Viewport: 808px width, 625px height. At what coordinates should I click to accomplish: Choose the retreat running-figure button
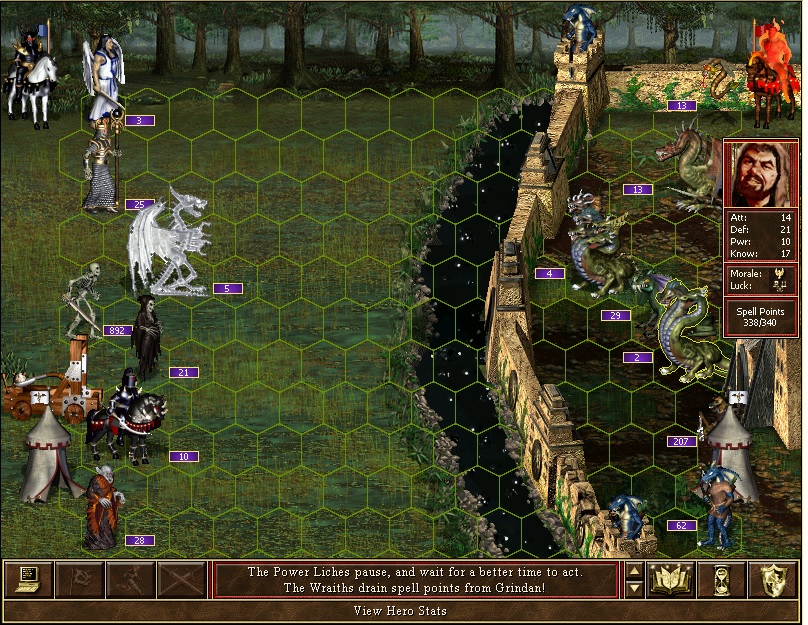130,580
